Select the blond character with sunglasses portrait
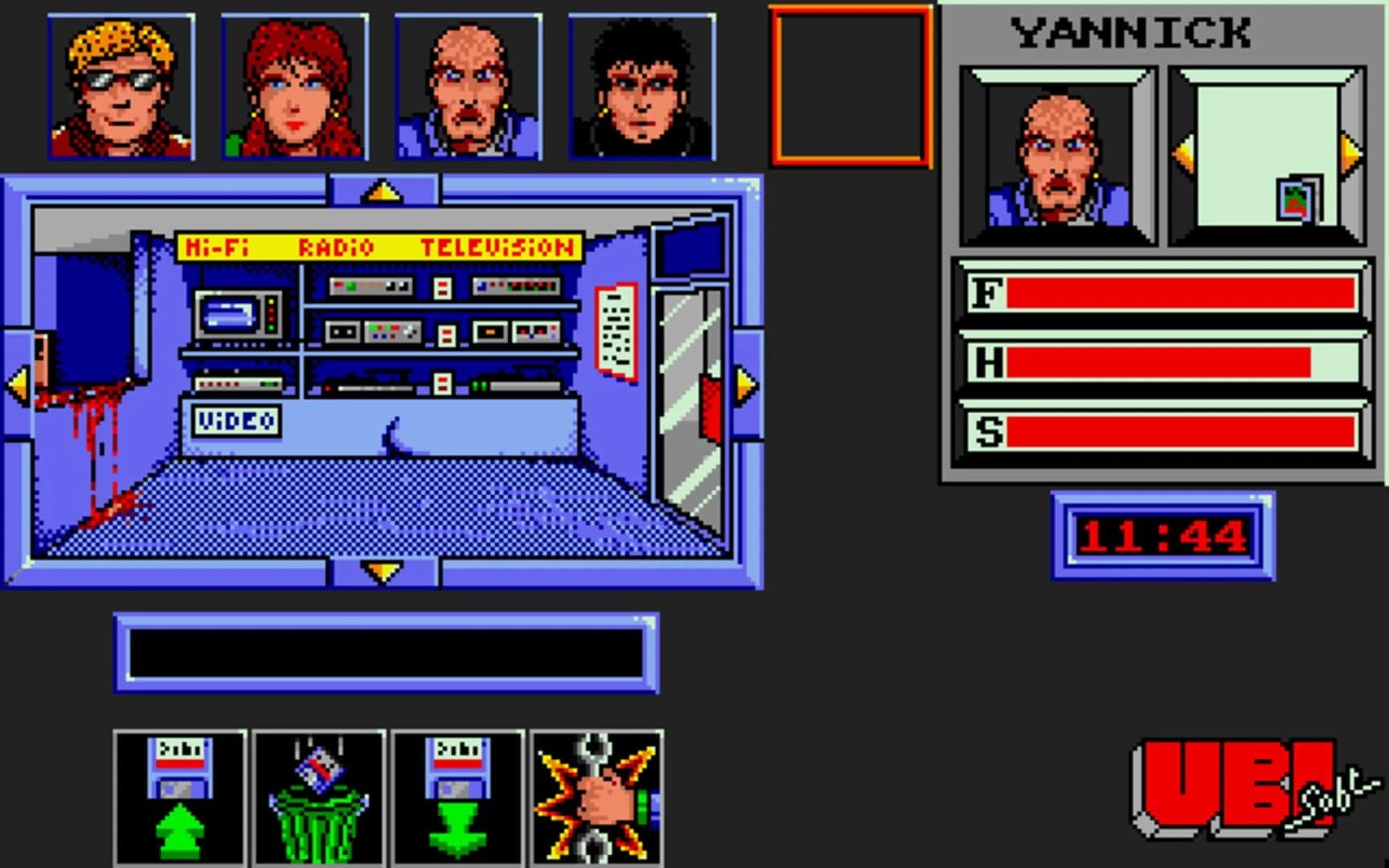Screen dimensions: 1389x868 click(121, 87)
